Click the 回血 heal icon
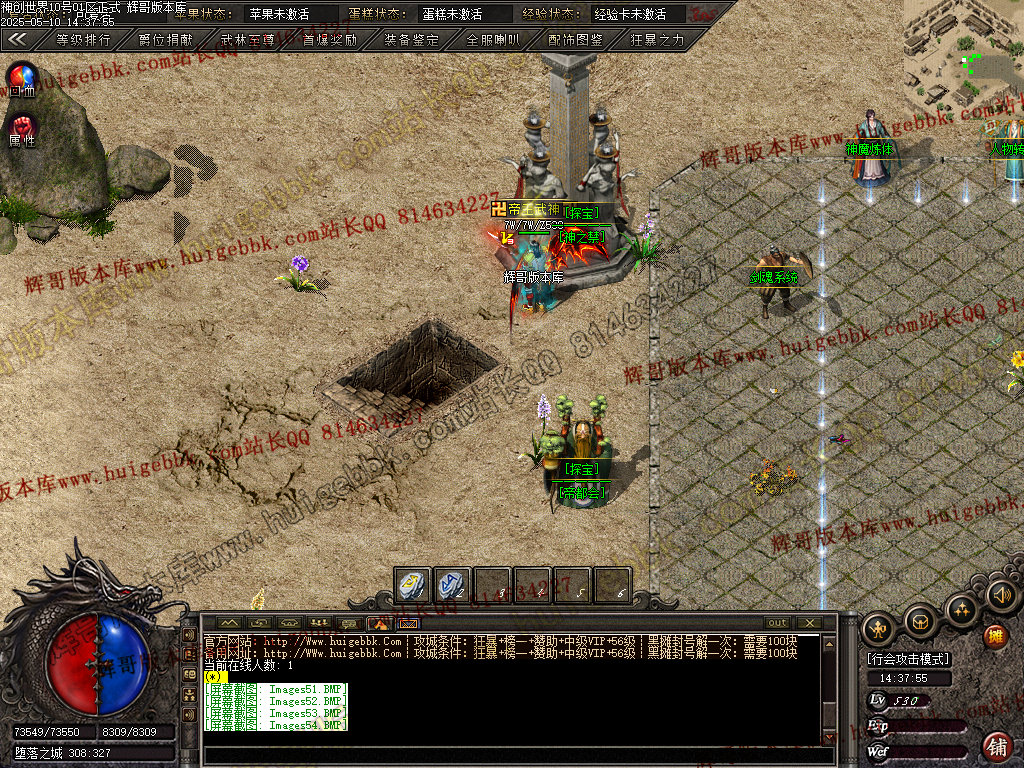 pos(22,78)
